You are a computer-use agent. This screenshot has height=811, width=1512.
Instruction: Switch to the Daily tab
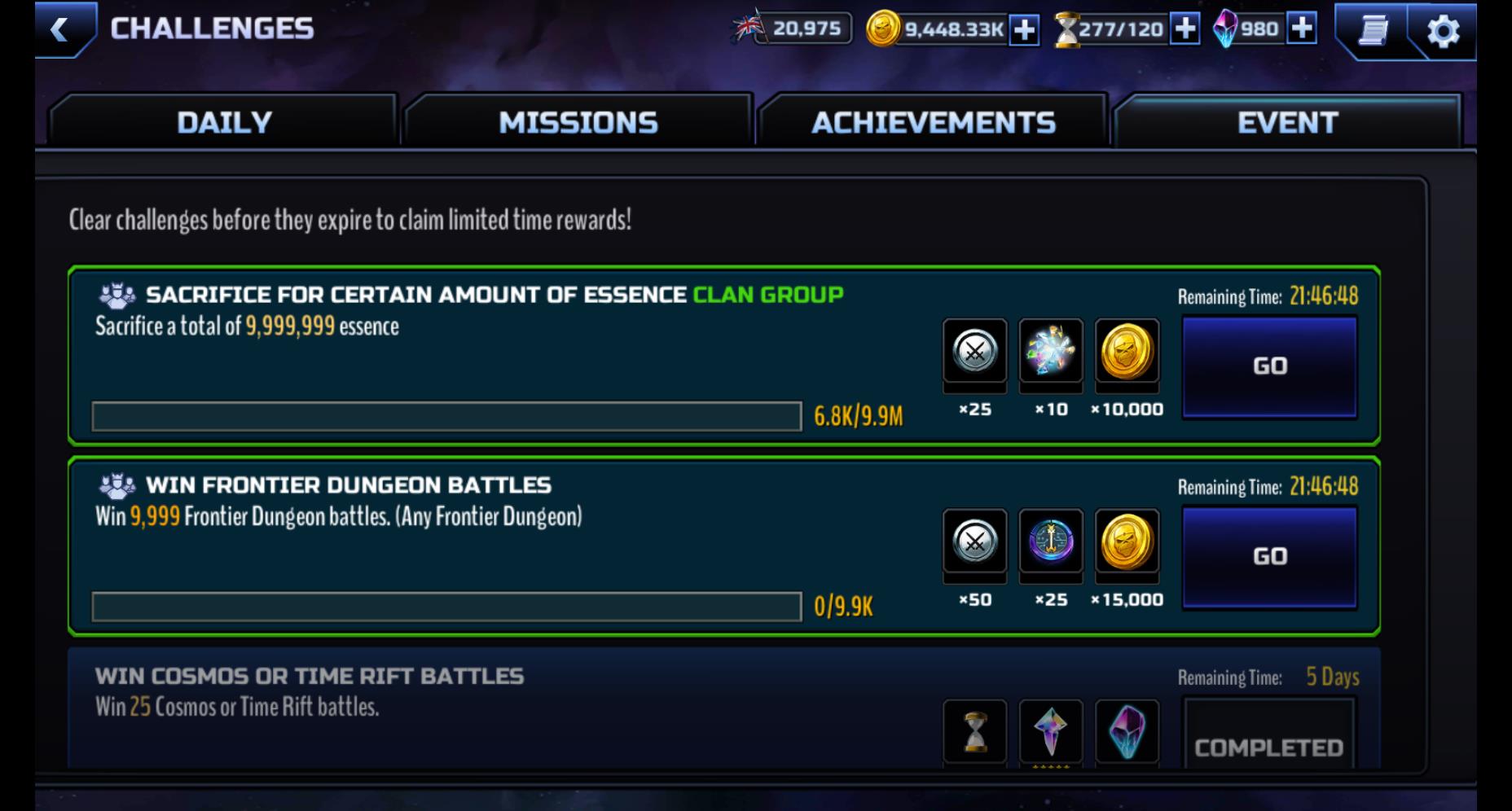[x=224, y=122]
